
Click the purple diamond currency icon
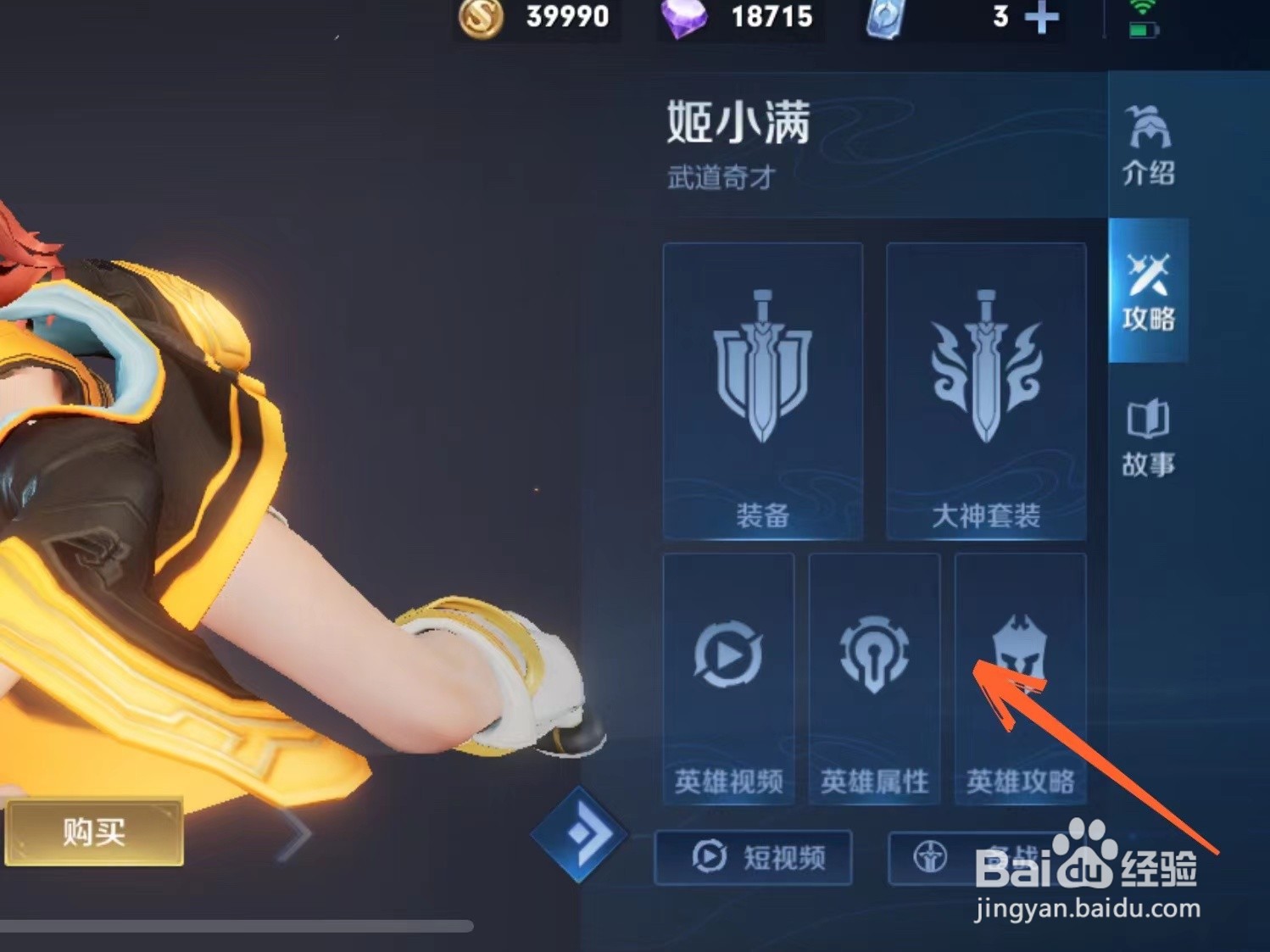click(x=685, y=19)
